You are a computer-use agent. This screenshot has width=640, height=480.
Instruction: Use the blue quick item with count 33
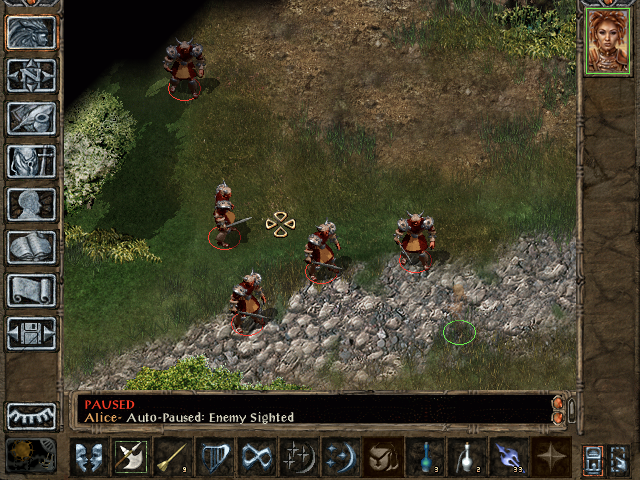[x=508, y=456]
